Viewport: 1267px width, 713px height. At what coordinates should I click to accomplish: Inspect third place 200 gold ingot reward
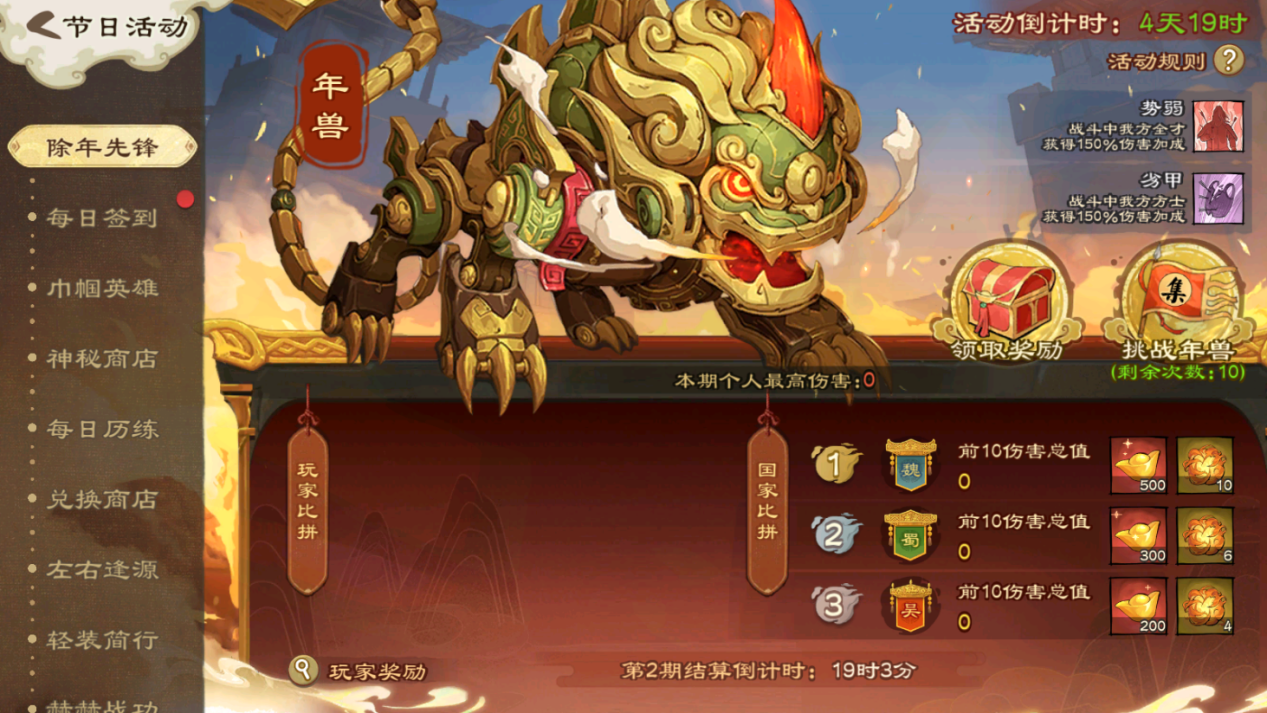pyautogui.click(x=1138, y=606)
